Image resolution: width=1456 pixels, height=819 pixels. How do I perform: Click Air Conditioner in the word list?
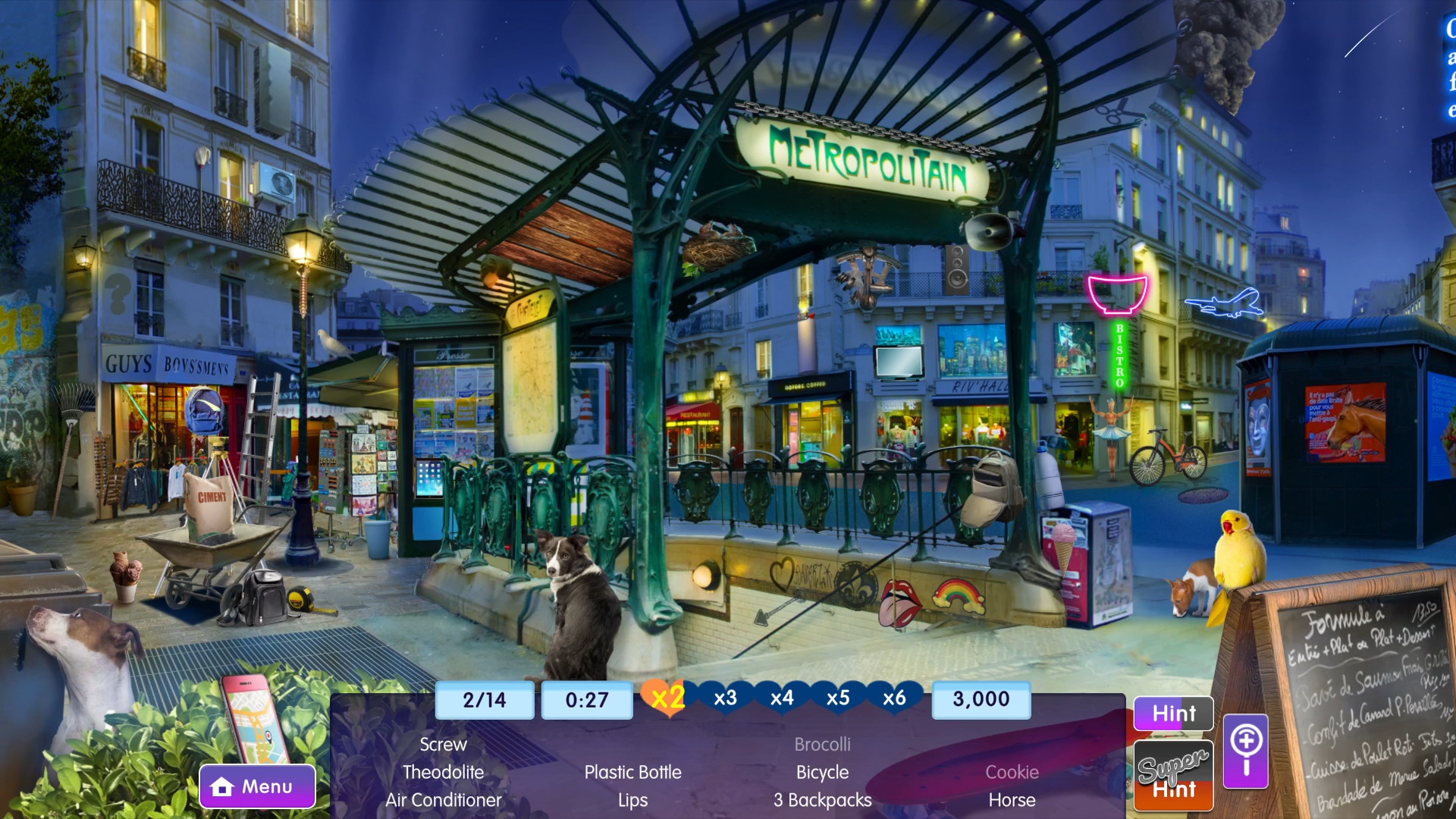coord(444,800)
